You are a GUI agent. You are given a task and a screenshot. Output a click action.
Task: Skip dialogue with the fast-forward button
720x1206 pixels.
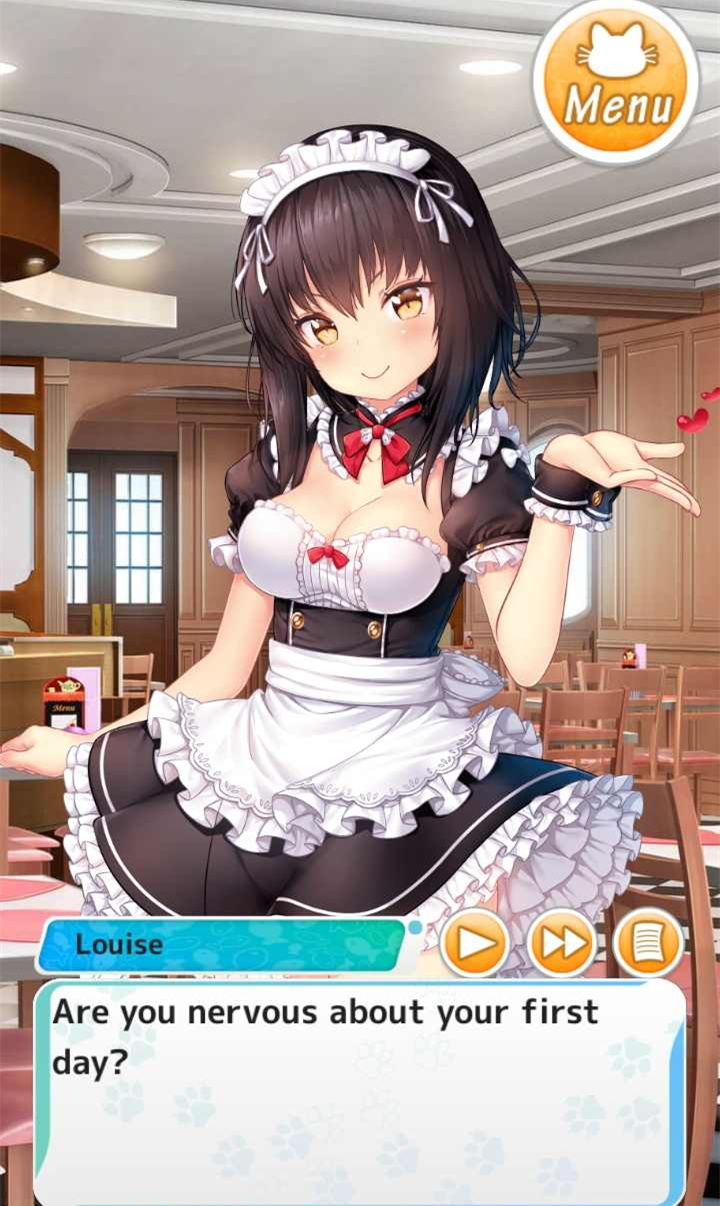(561, 943)
